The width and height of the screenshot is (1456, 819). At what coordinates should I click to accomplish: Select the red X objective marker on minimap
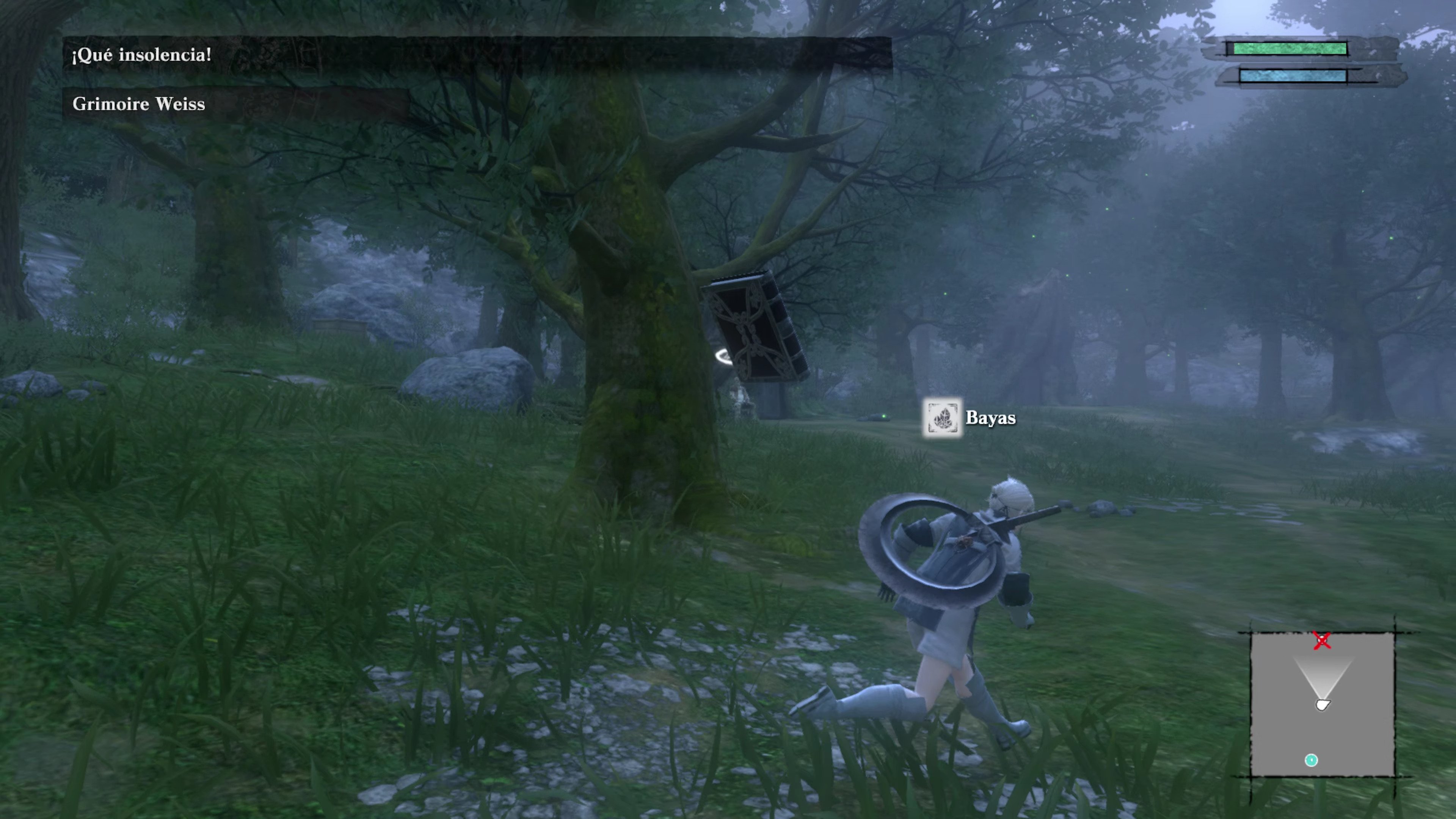pyautogui.click(x=1323, y=641)
